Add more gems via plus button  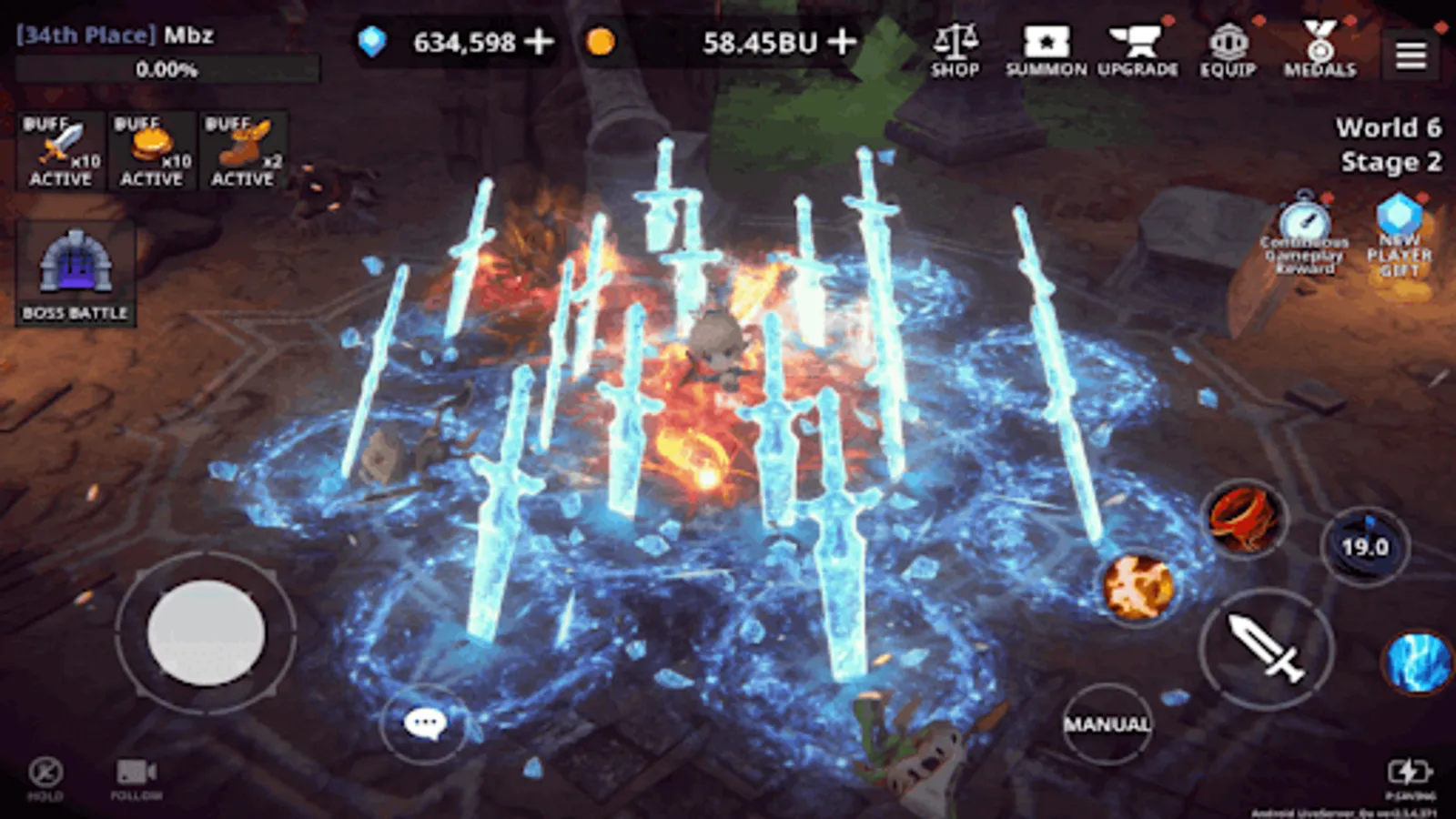click(537, 41)
